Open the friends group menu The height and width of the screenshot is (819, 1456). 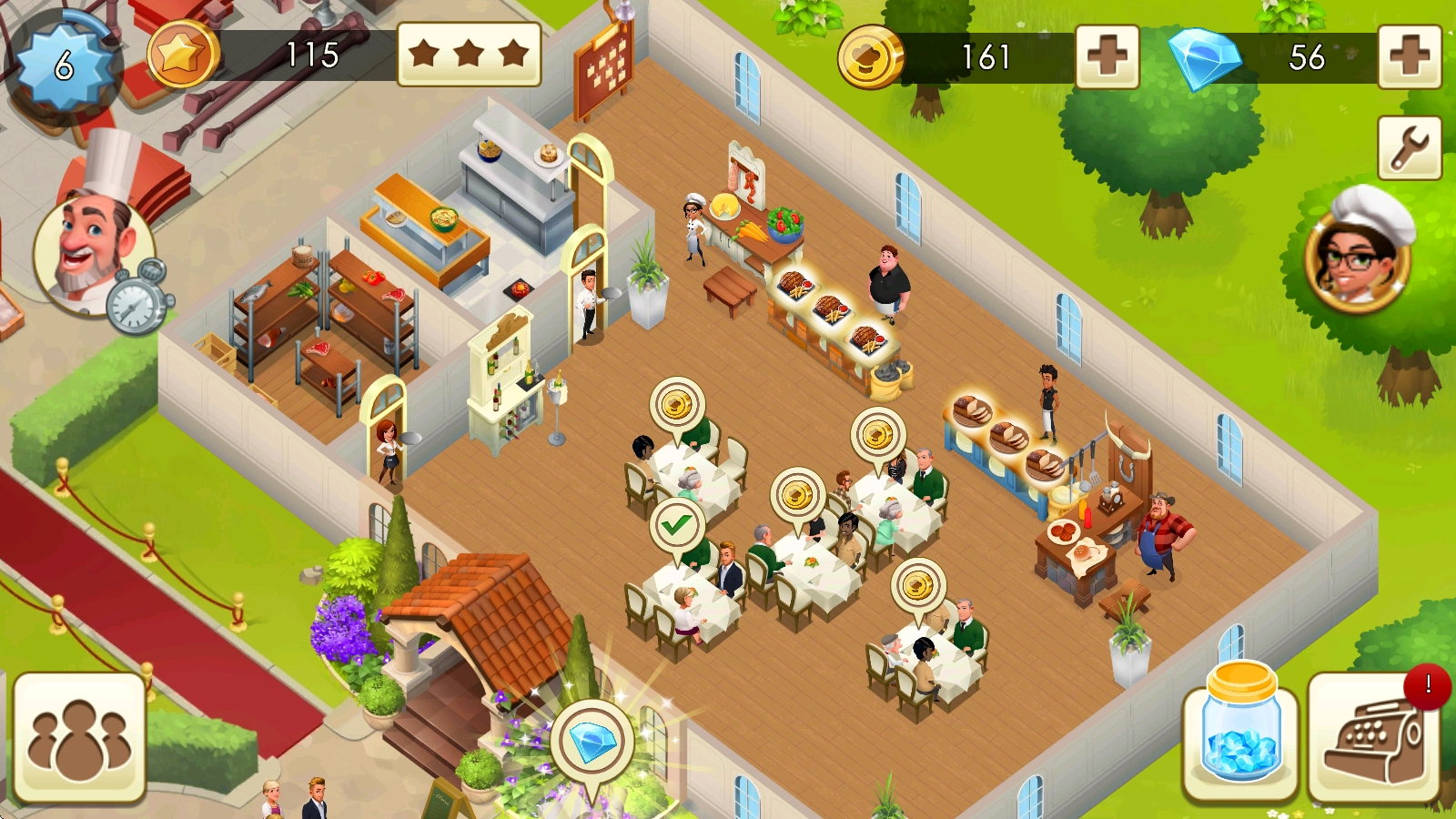79,738
